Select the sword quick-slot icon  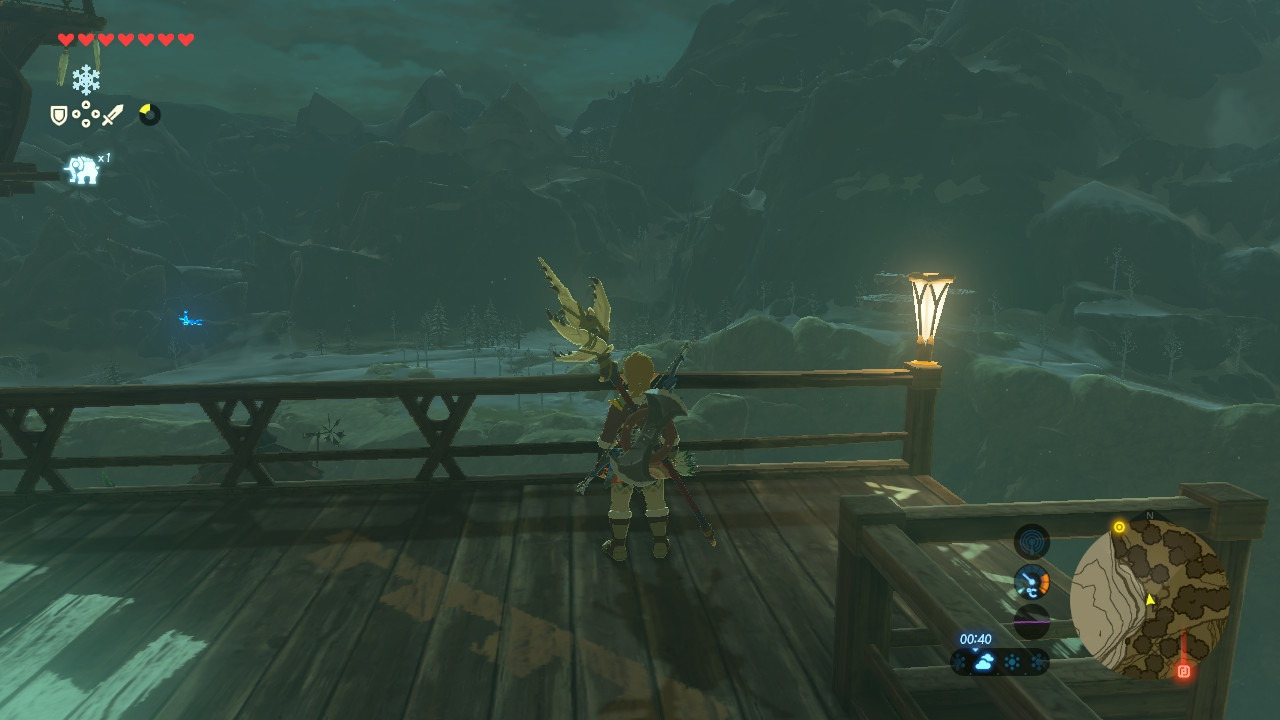click(x=112, y=116)
